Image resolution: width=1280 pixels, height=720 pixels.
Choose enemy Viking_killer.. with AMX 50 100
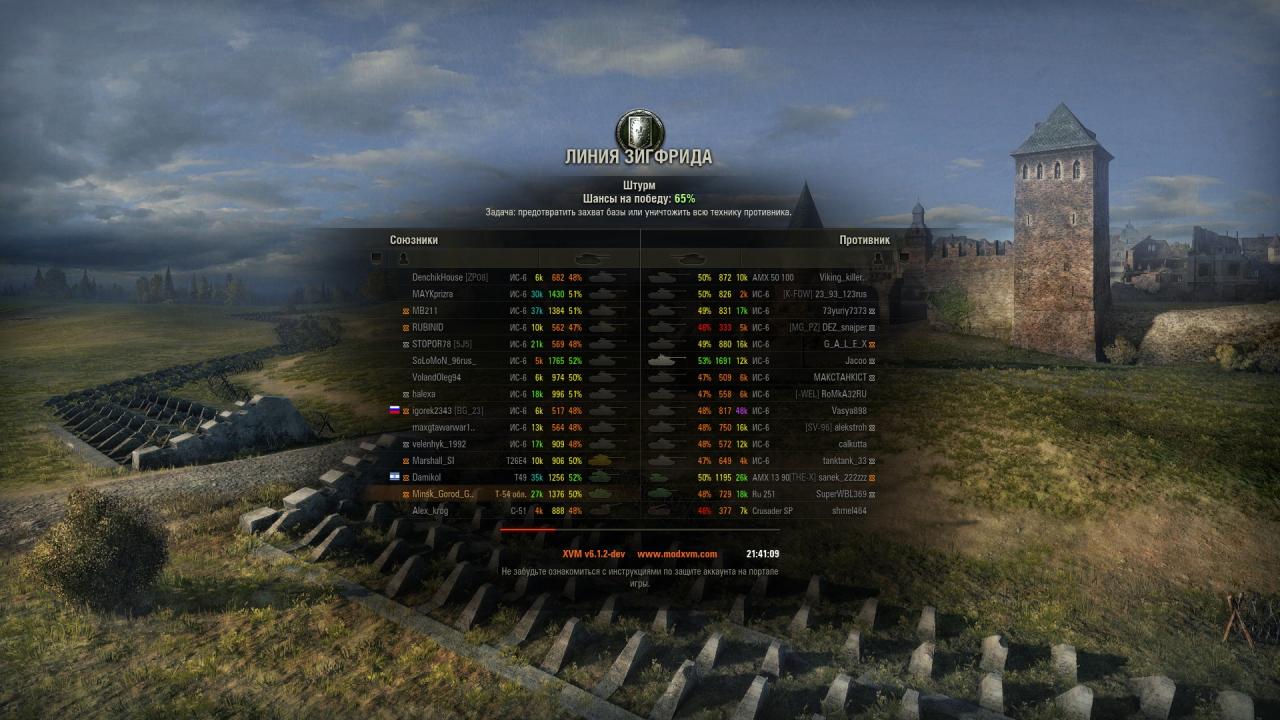pos(842,277)
